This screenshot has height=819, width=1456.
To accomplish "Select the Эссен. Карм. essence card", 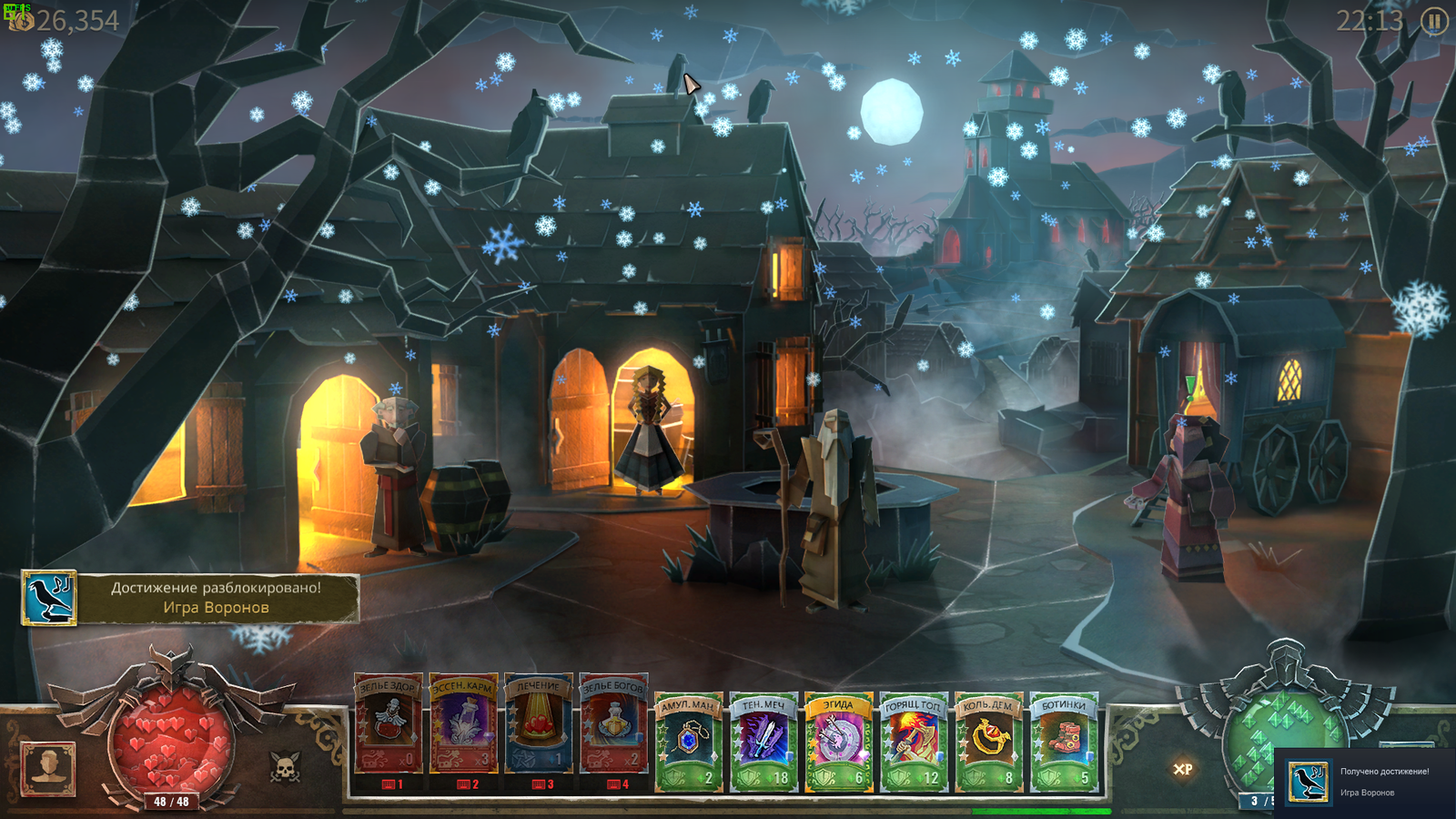I will click(464, 728).
